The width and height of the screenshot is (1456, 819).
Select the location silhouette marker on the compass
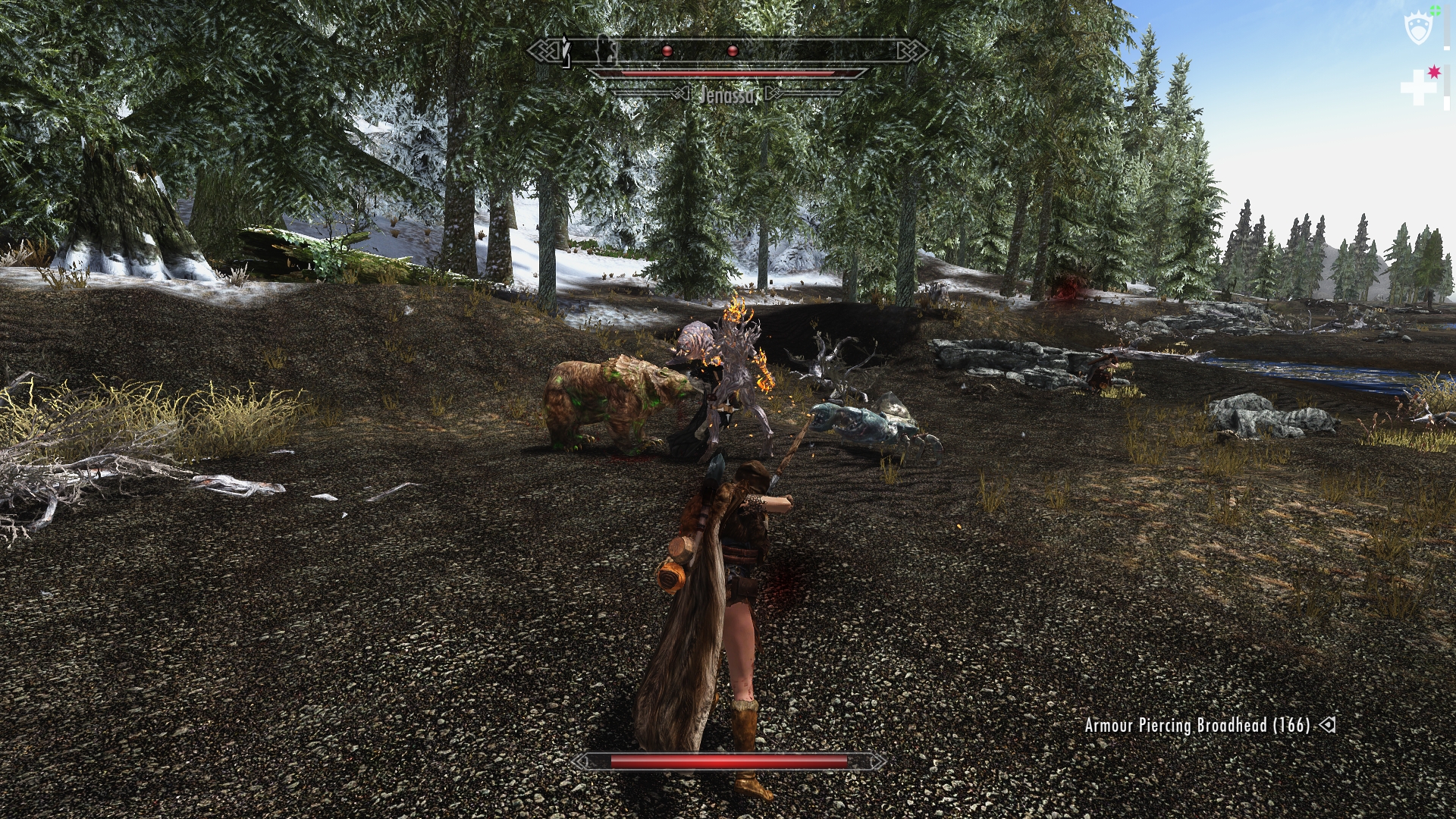click(604, 50)
